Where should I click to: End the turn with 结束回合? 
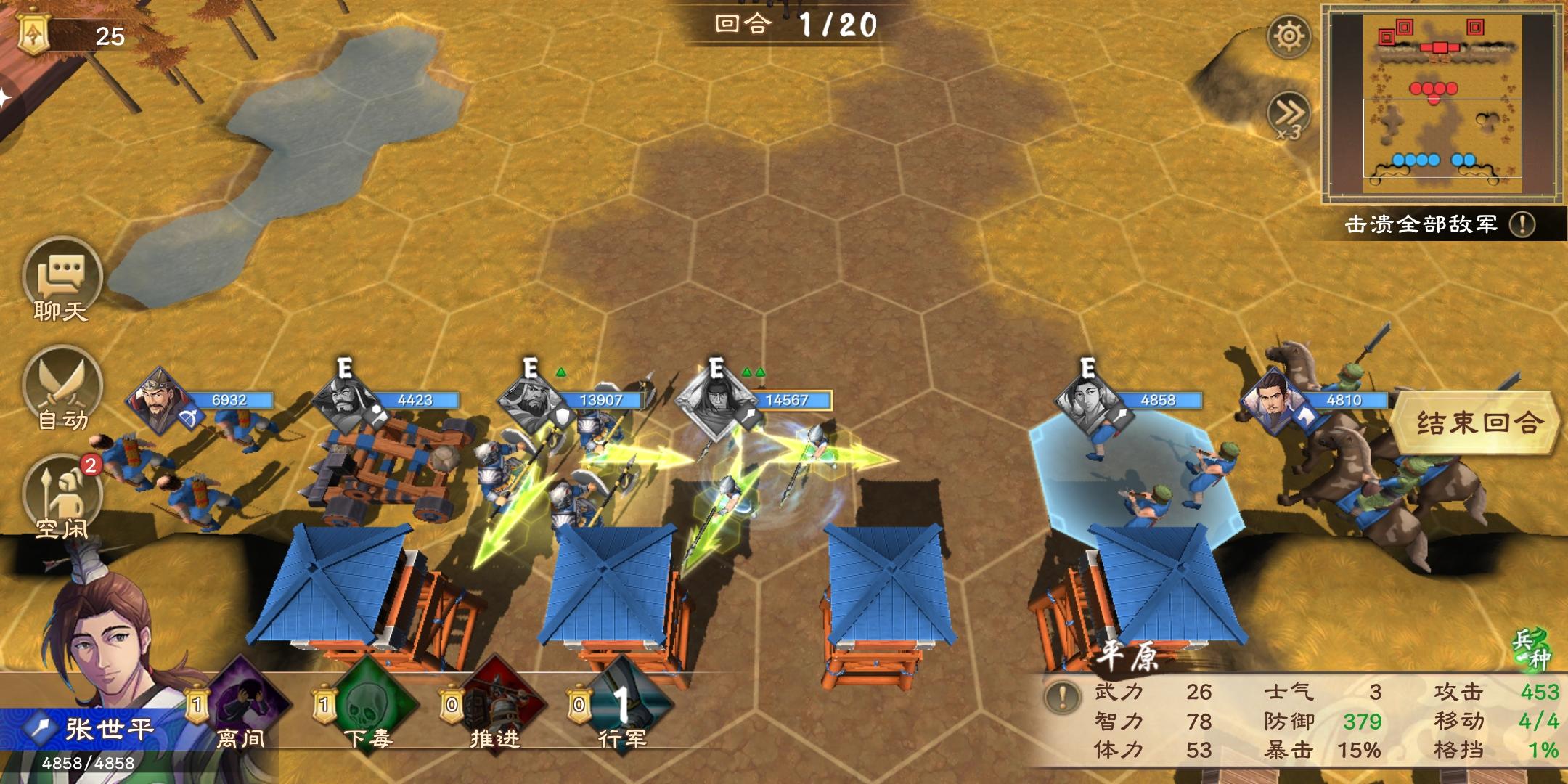pyautogui.click(x=1477, y=422)
